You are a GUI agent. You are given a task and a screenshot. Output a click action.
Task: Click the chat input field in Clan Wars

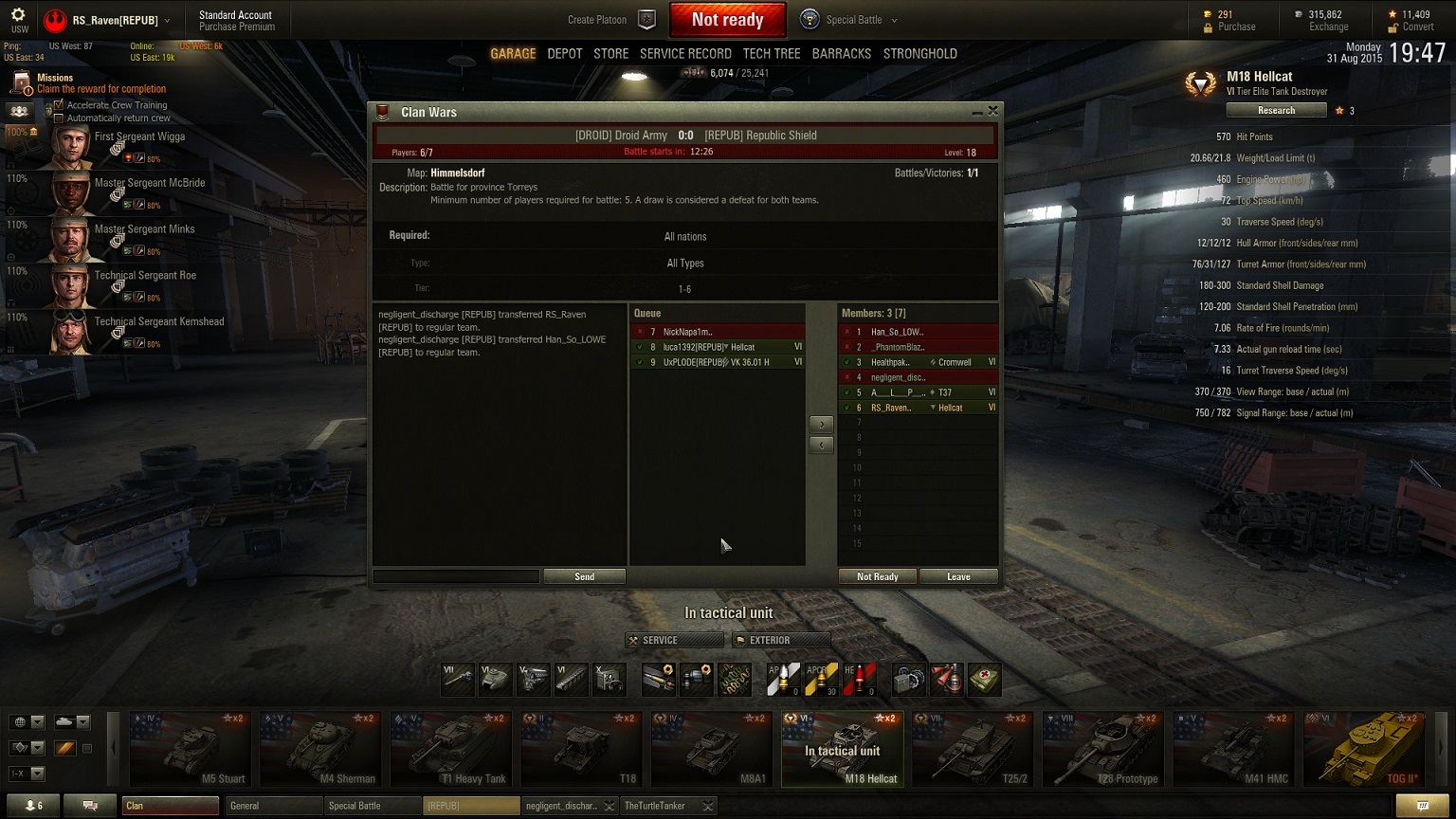[x=456, y=576]
